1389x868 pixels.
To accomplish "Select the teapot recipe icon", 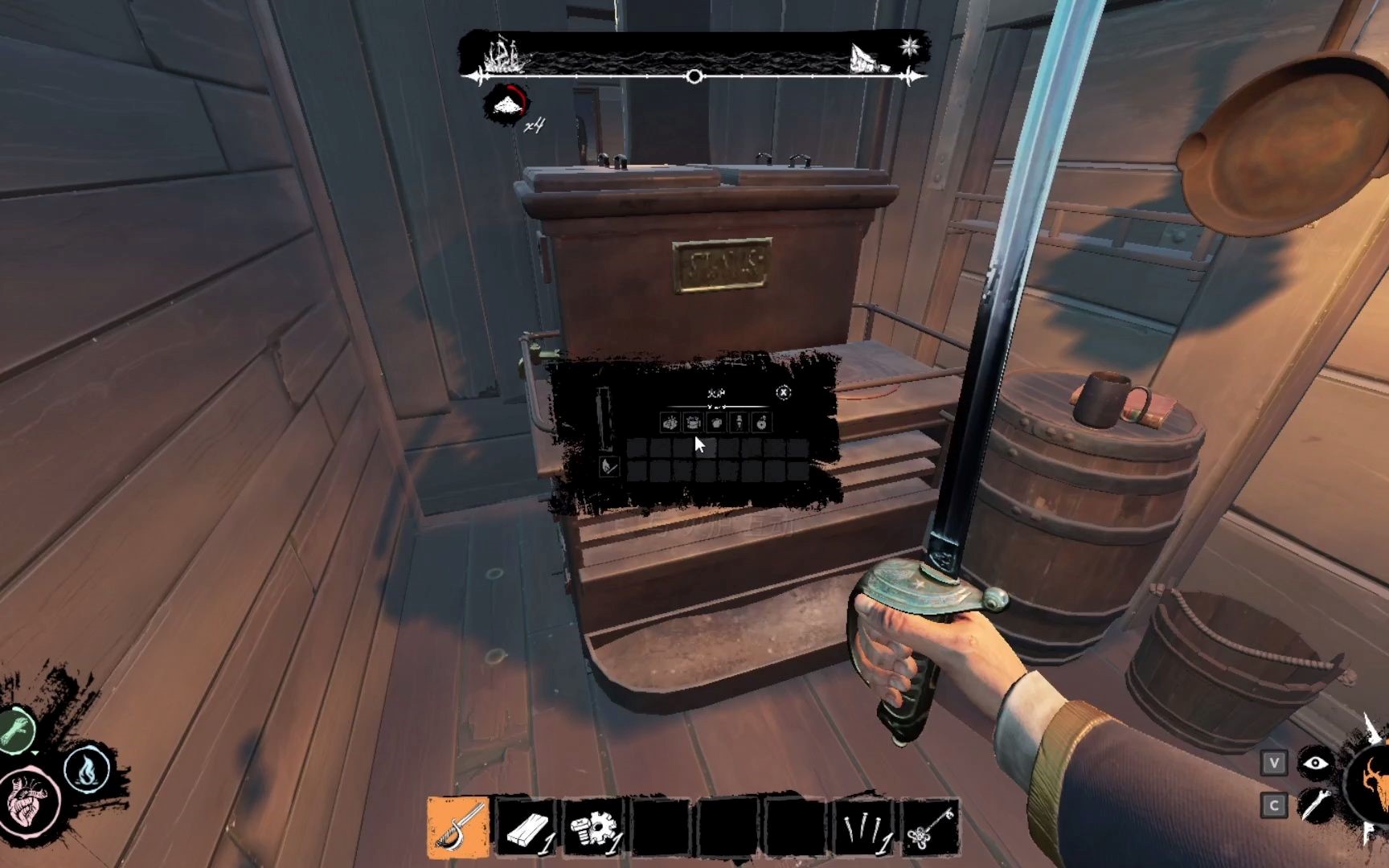I will [x=716, y=423].
